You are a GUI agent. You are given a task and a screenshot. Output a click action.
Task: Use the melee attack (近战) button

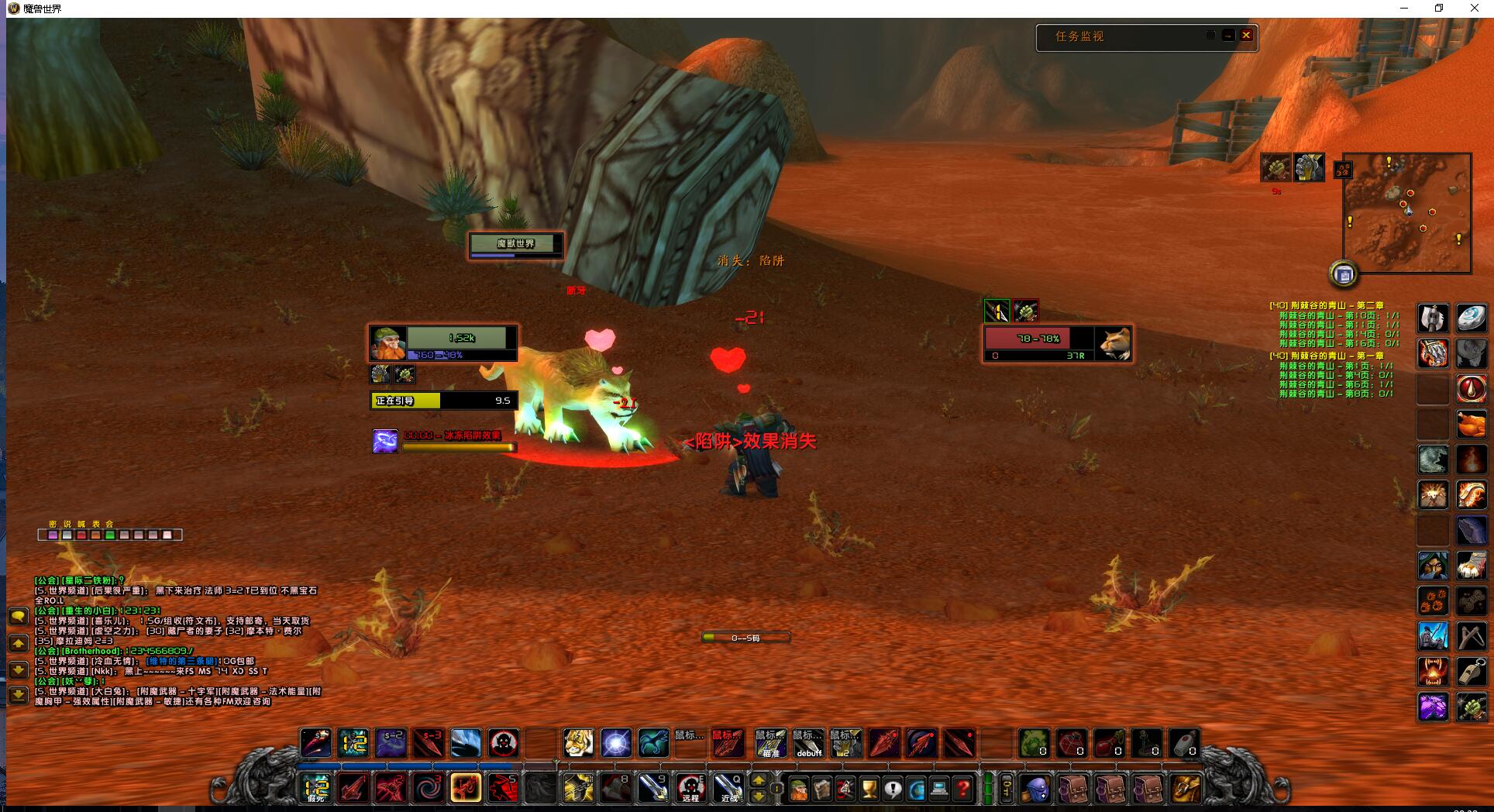(728, 789)
